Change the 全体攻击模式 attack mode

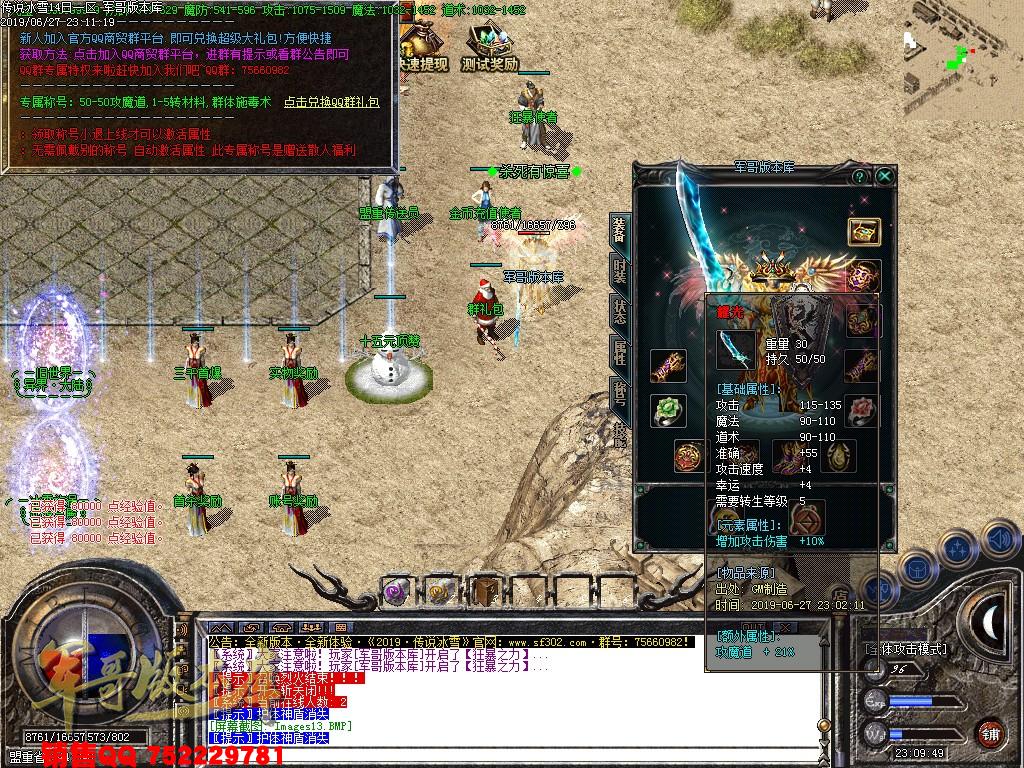click(906, 649)
